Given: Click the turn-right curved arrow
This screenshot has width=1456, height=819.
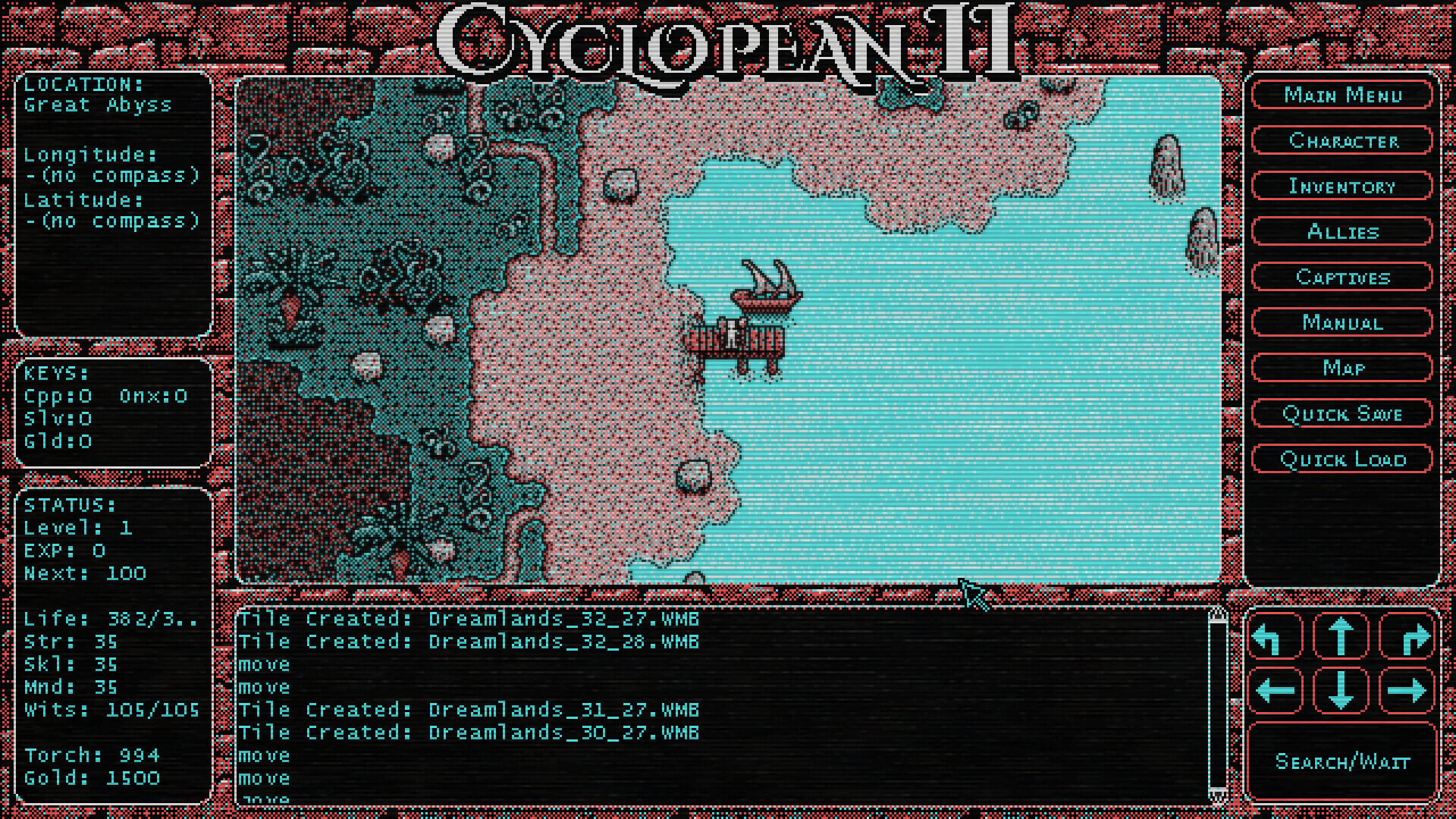Looking at the screenshot, I should click(1407, 636).
